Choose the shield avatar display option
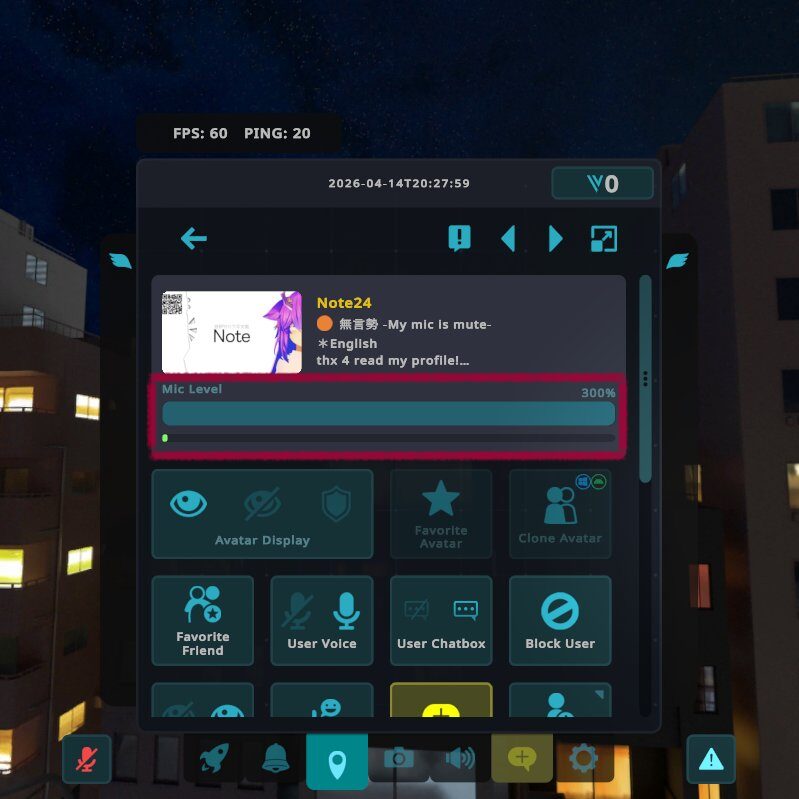Viewport: 799px width, 799px height. click(x=336, y=503)
